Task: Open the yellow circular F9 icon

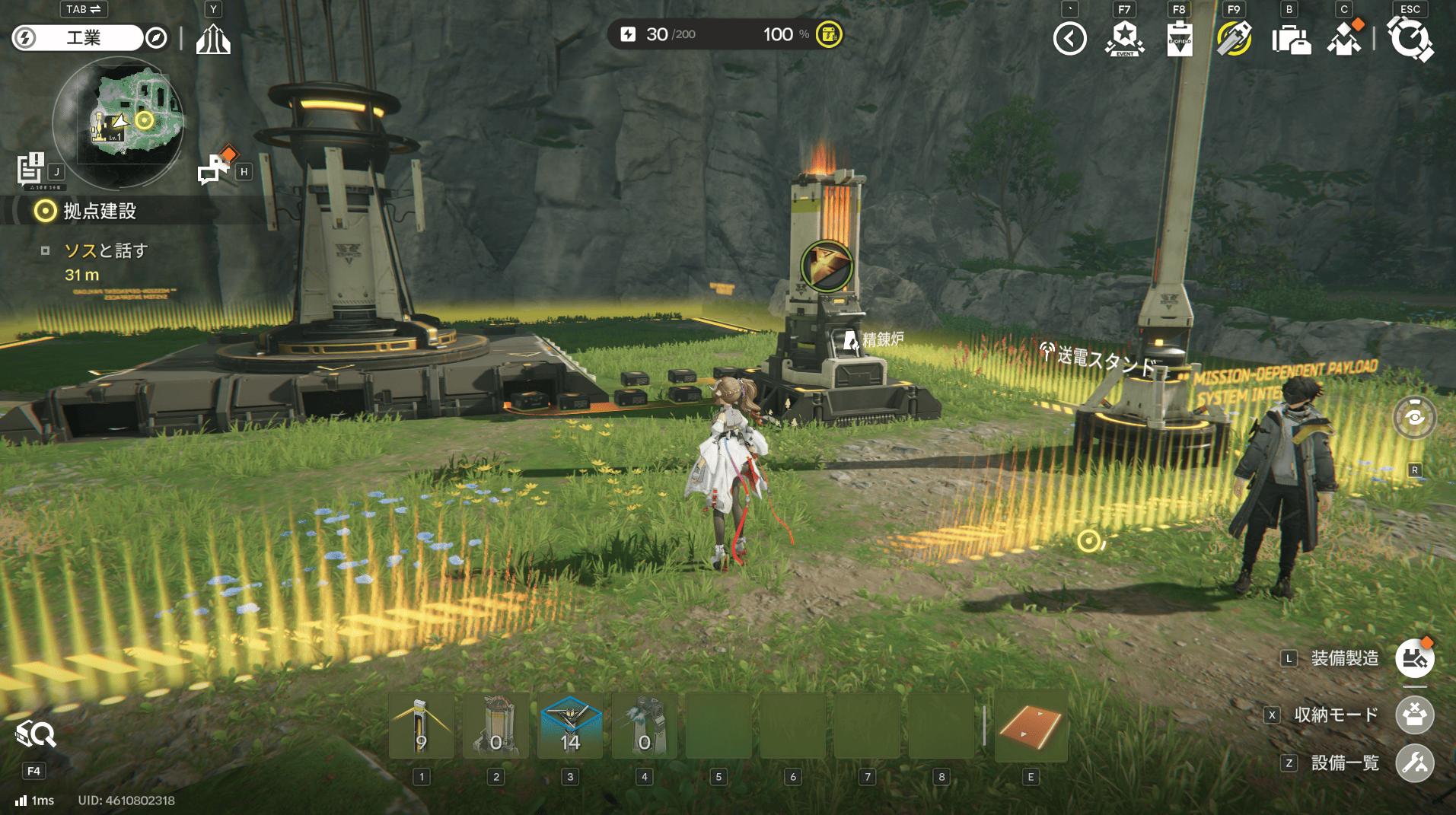Action: (x=1234, y=38)
